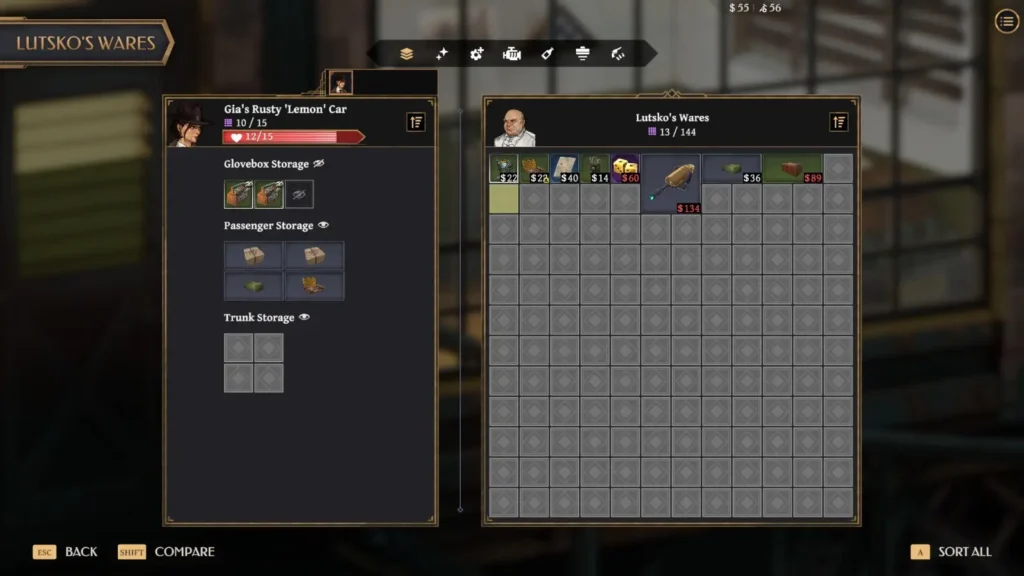Viewport: 1024px width, 576px height.
Task: Select the red-brown crate priced $89
Action: coord(792,168)
